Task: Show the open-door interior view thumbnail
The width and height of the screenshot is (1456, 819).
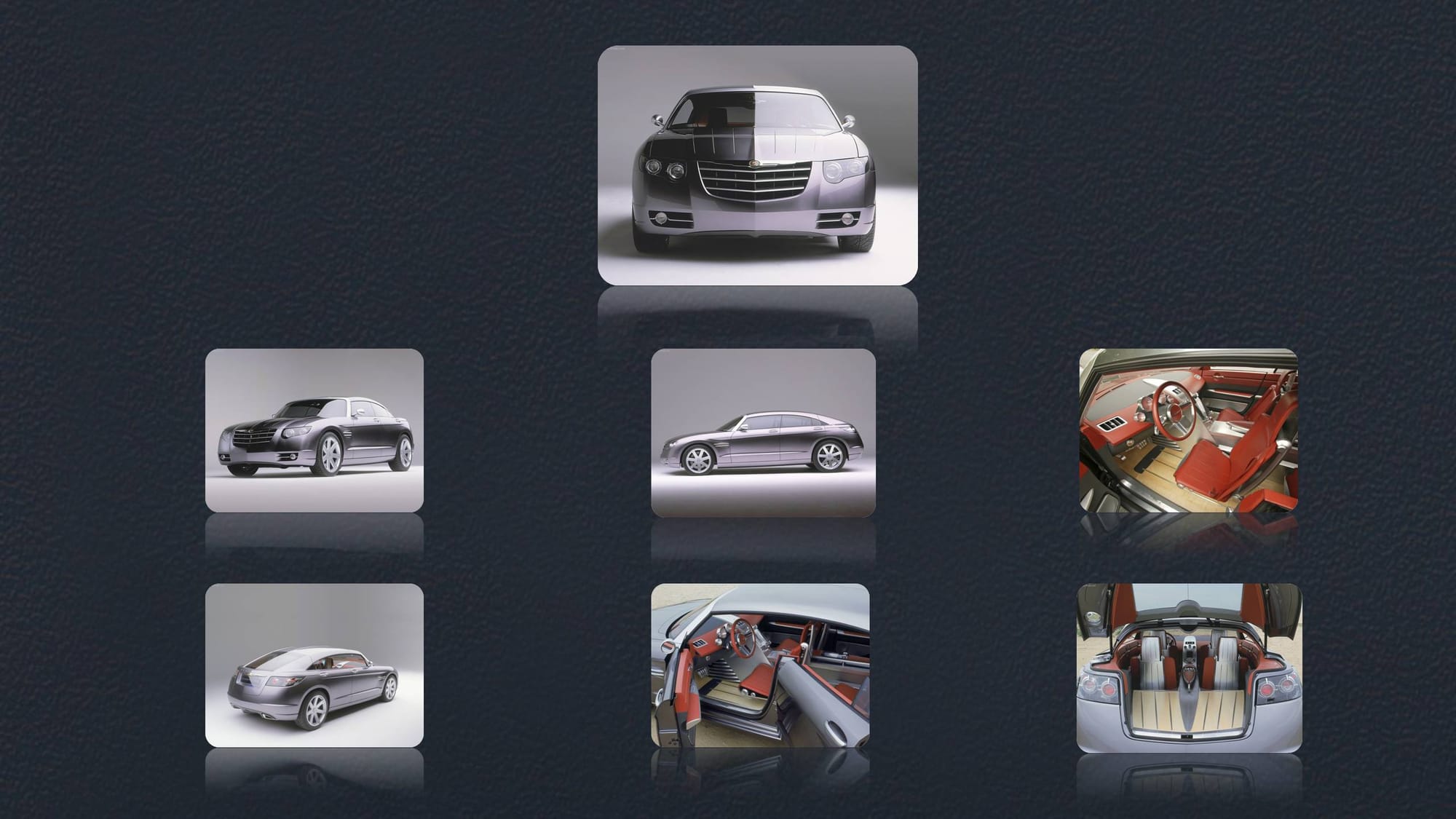Action: click(760, 665)
